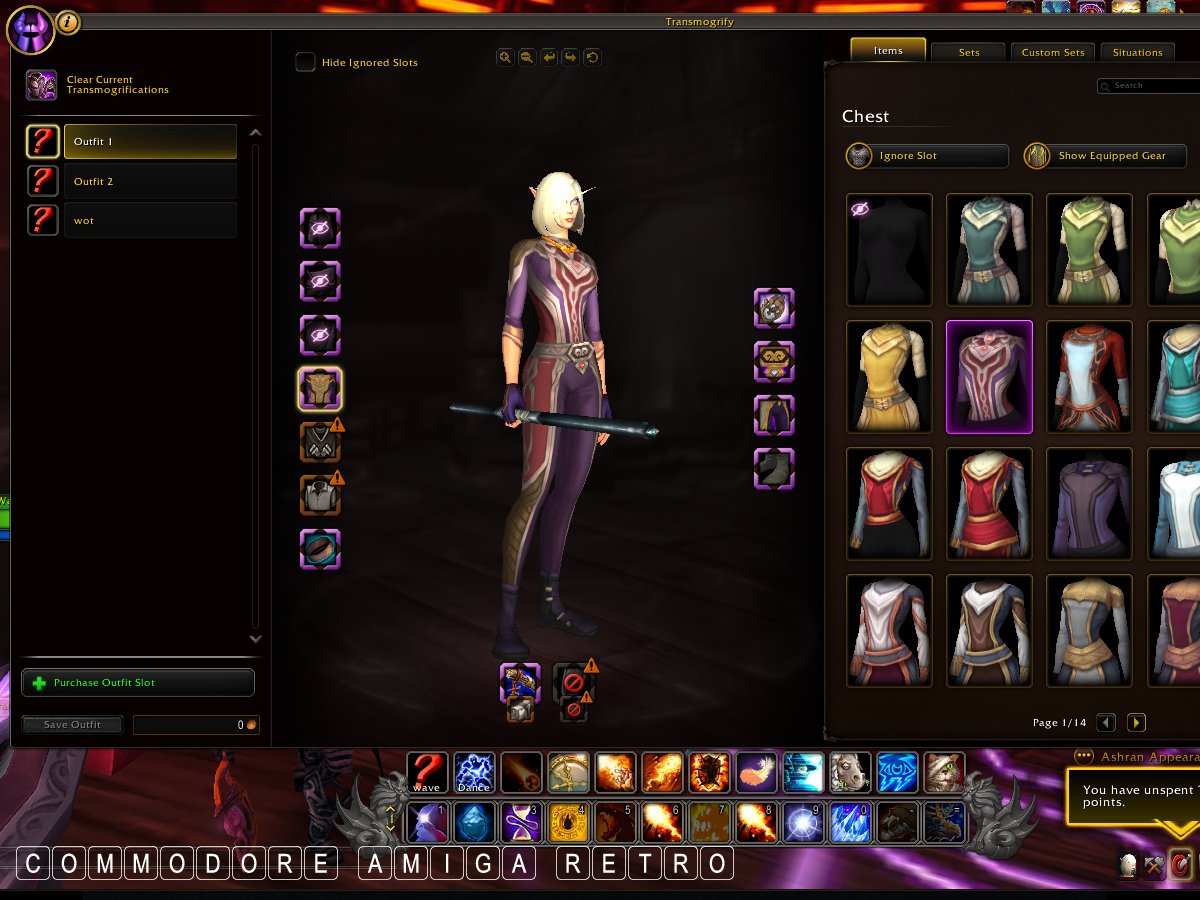Reset the character preview rotation
The height and width of the screenshot is (900, 1200).
(x=592, y=58)
